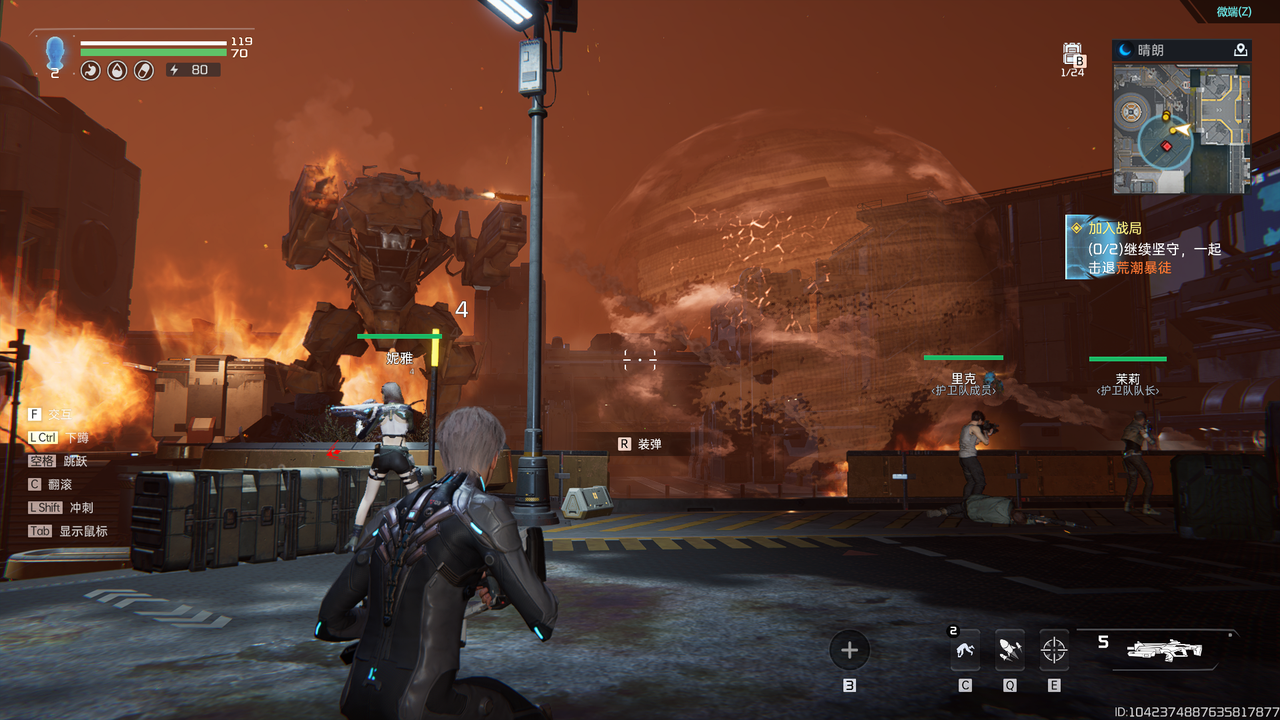Click the 微端 button
Image resolution: width=1280 pixels, height=720 pixels.
click(1233, 11)
